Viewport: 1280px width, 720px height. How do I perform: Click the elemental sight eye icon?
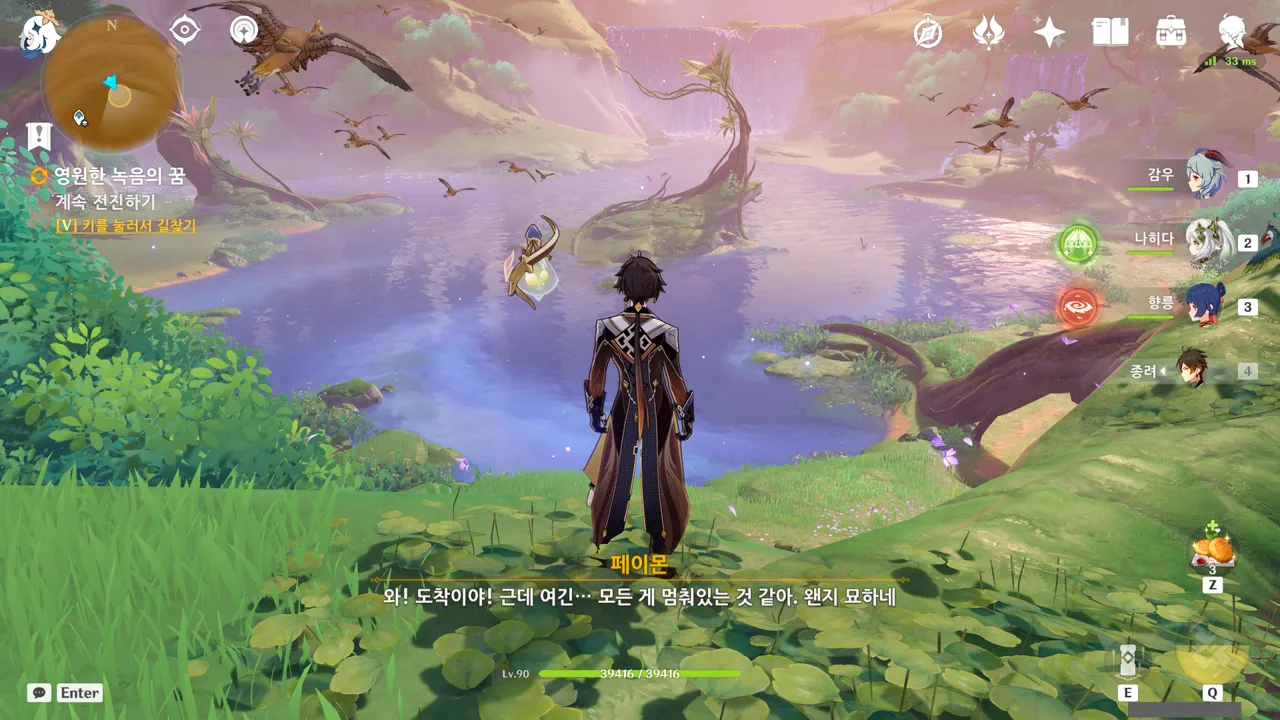185,31
